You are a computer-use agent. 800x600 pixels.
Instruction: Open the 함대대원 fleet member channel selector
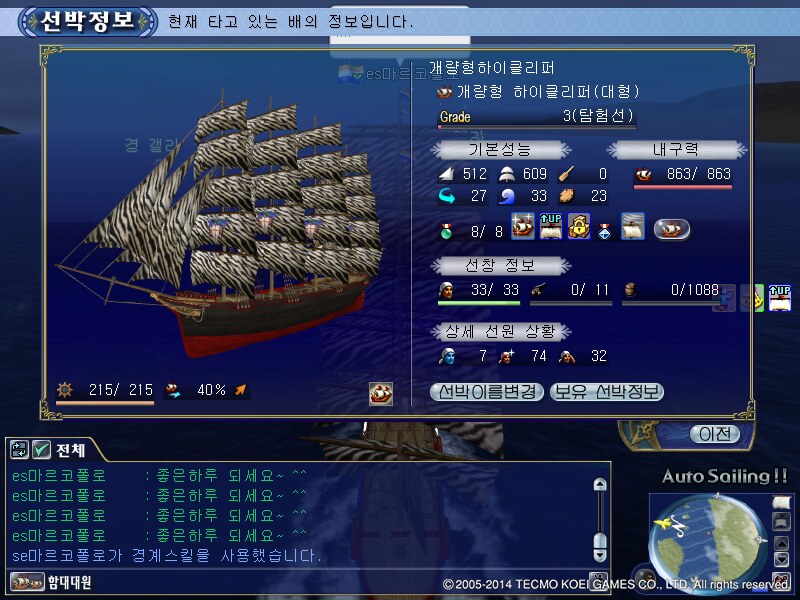[52, 581]
